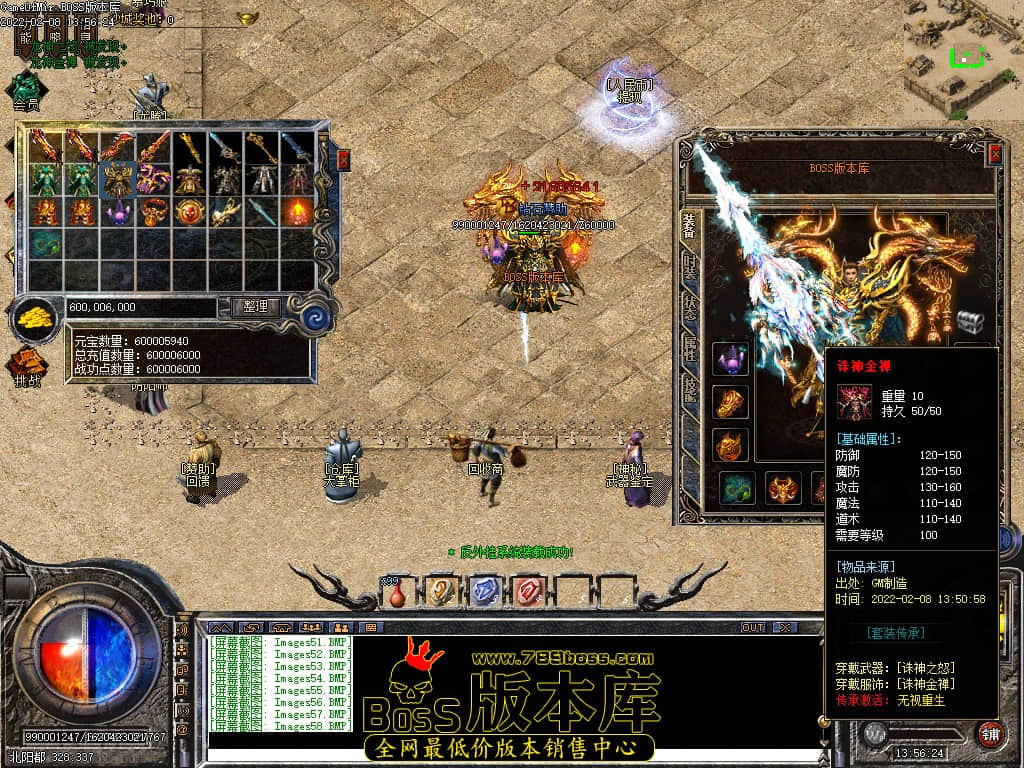The width and height of the screenshot is (1024, 768).
Task: Select the purple dragon armor in the bag
Action: coord(153,180)
